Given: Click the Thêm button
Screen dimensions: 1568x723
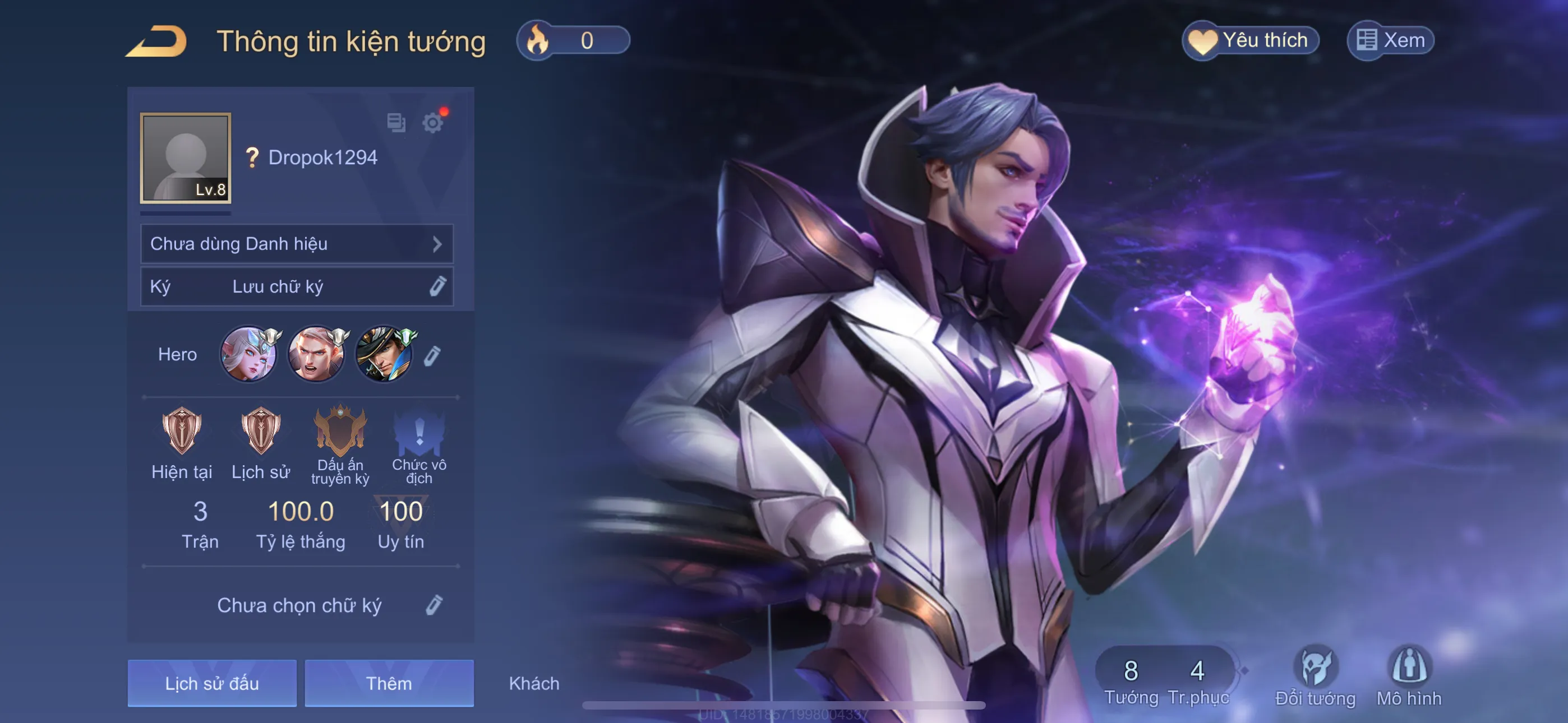Looking at the screenshot, I should 389,683.
